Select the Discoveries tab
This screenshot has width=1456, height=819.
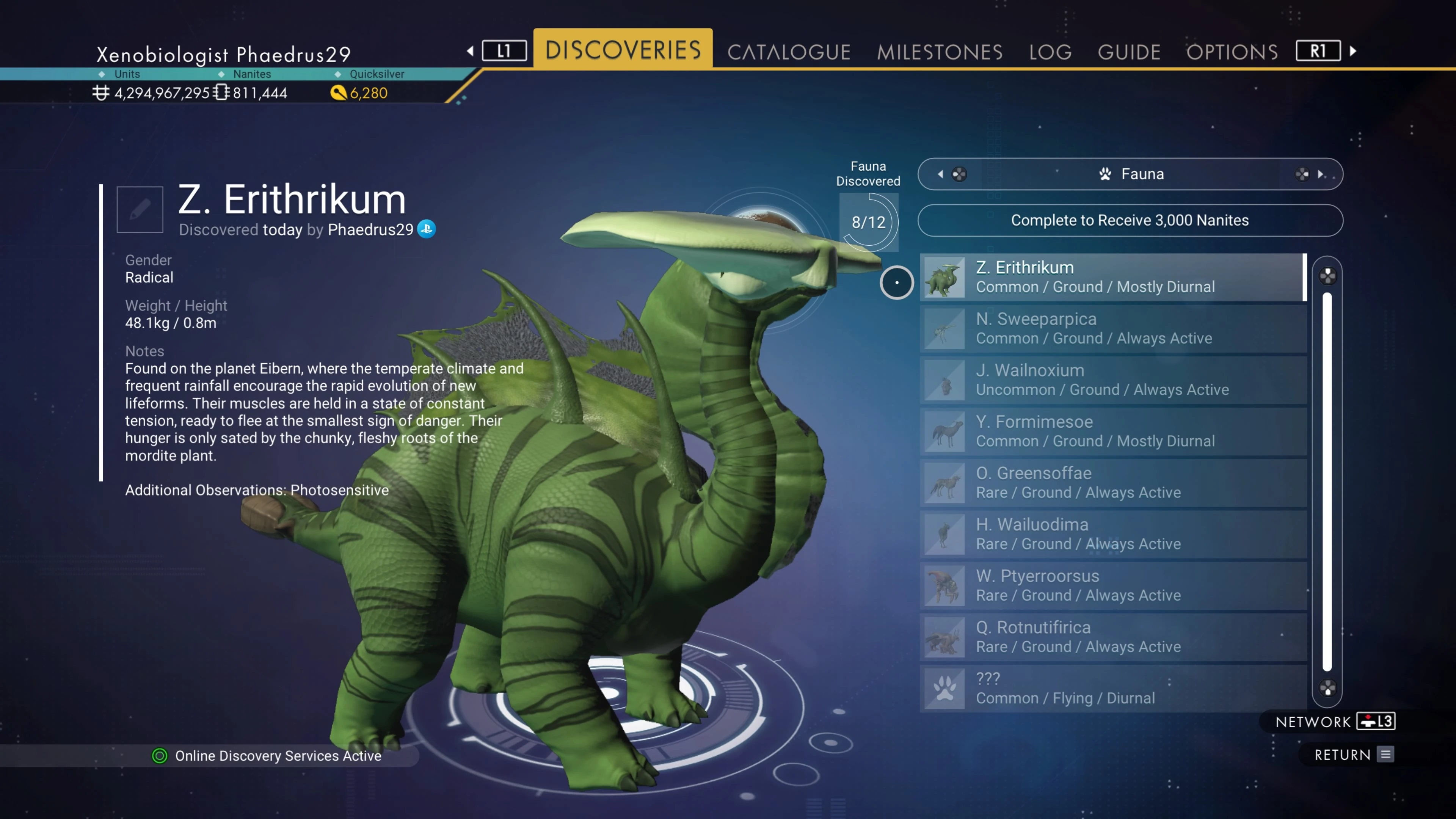(623, 50)
